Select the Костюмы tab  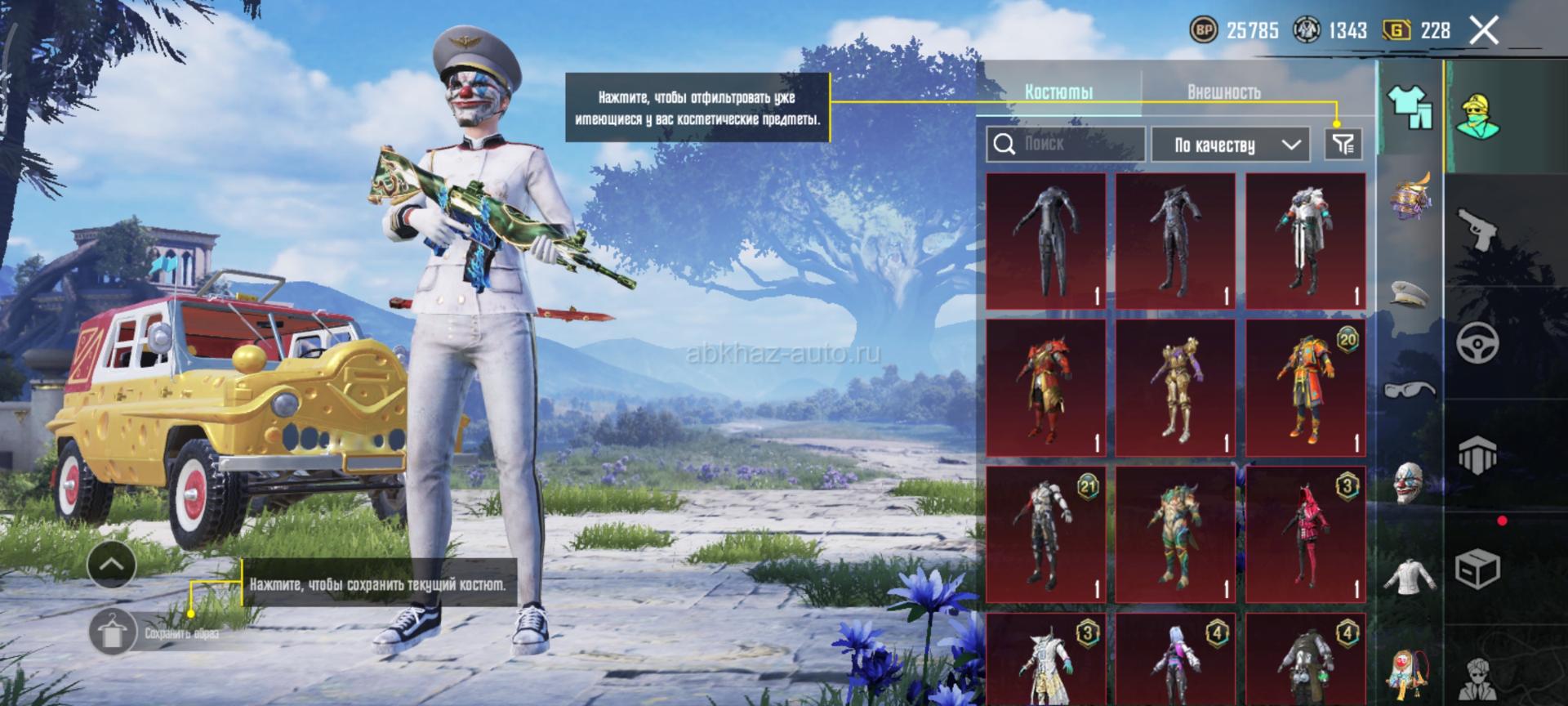point(1058,92)
